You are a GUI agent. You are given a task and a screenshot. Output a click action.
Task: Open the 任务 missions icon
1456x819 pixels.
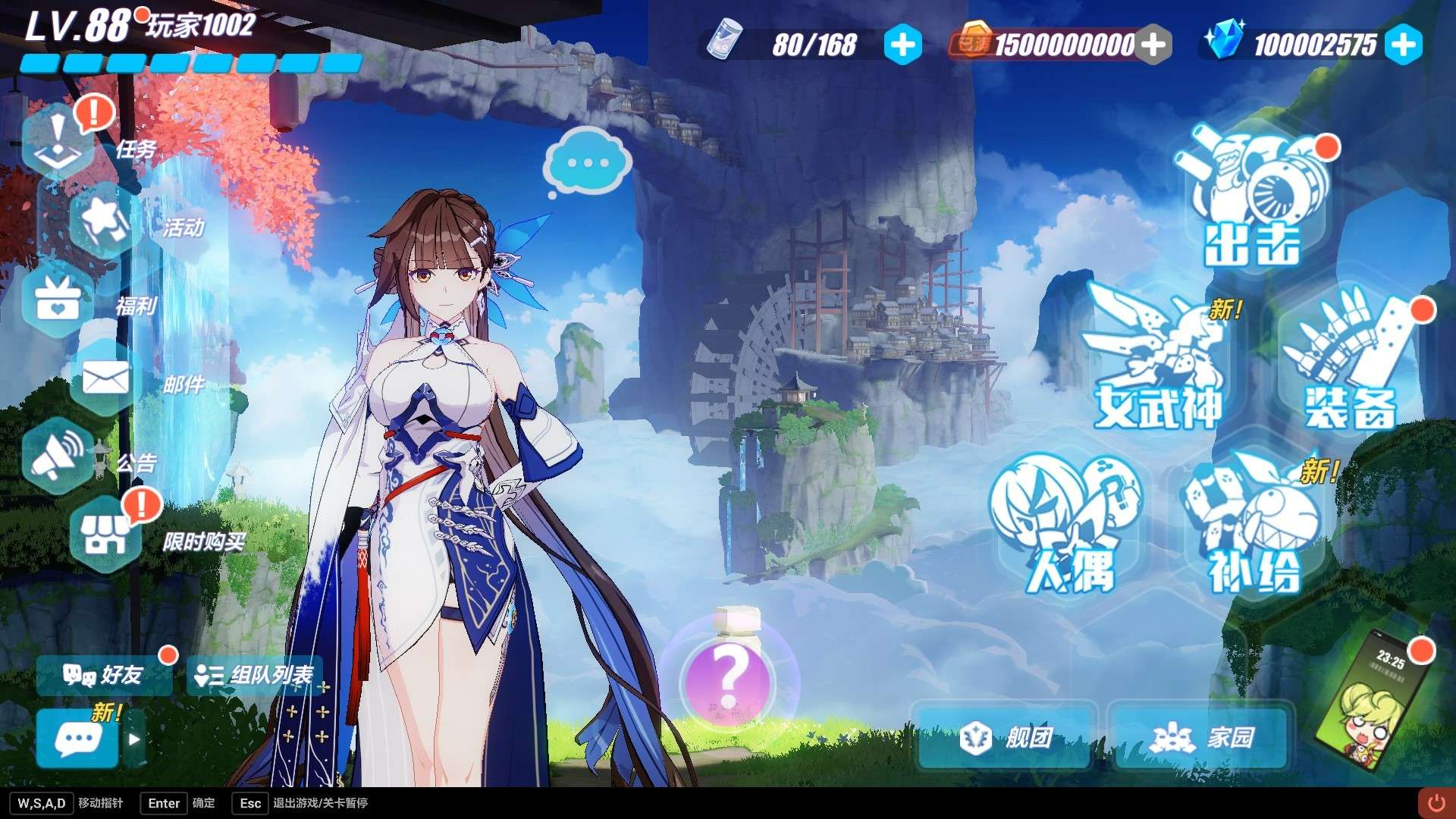59,140
